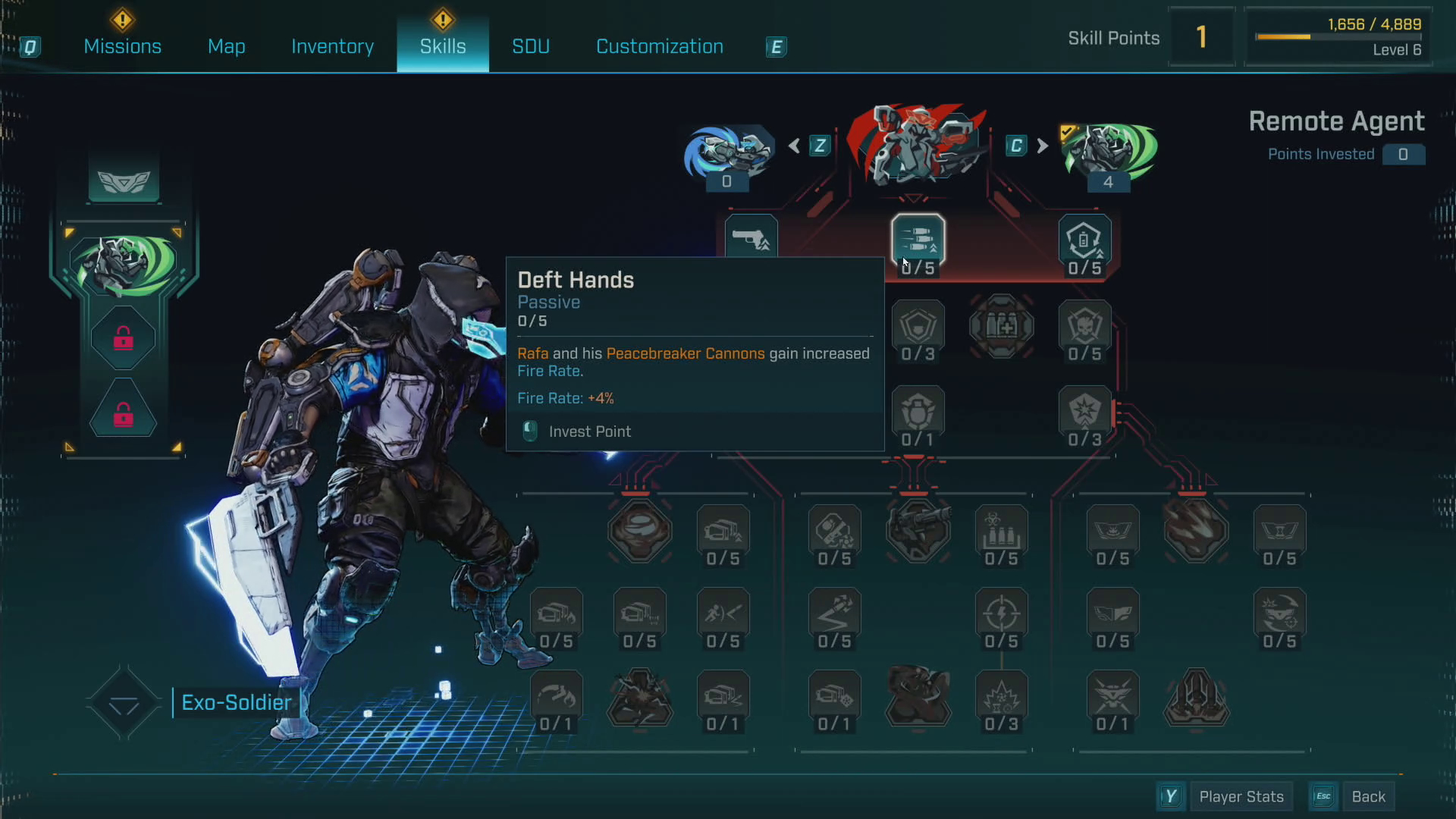
Task: Select the Skills tab
Action: tap(443, 46)
